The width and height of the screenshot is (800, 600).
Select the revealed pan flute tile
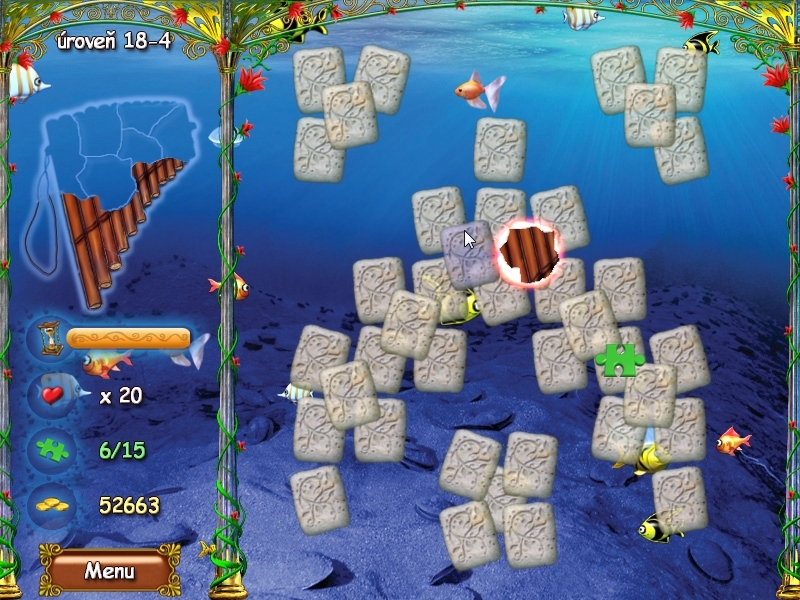[x=530, y=254]
